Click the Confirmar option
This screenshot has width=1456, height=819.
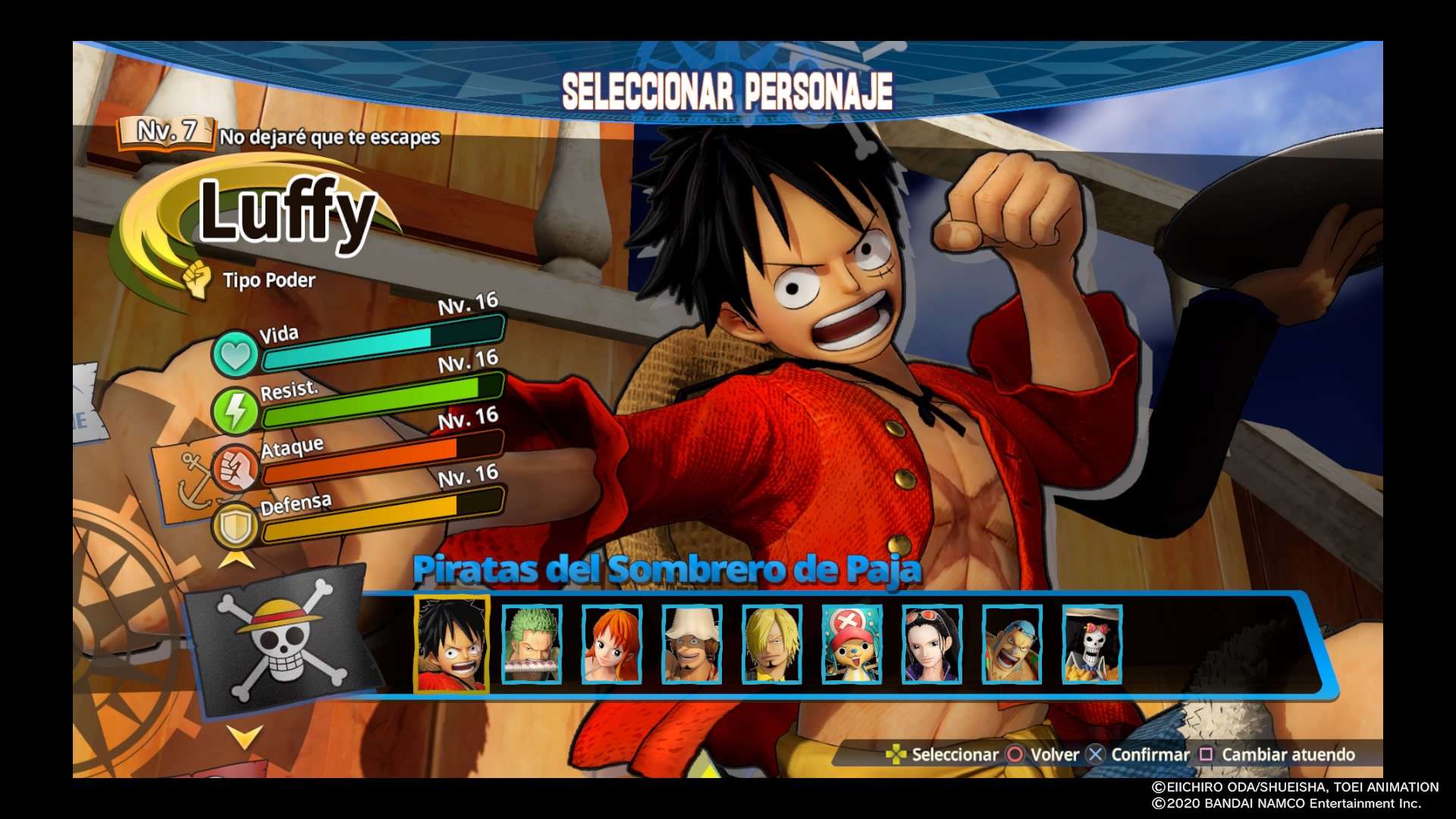click(x=1139, y=755)
